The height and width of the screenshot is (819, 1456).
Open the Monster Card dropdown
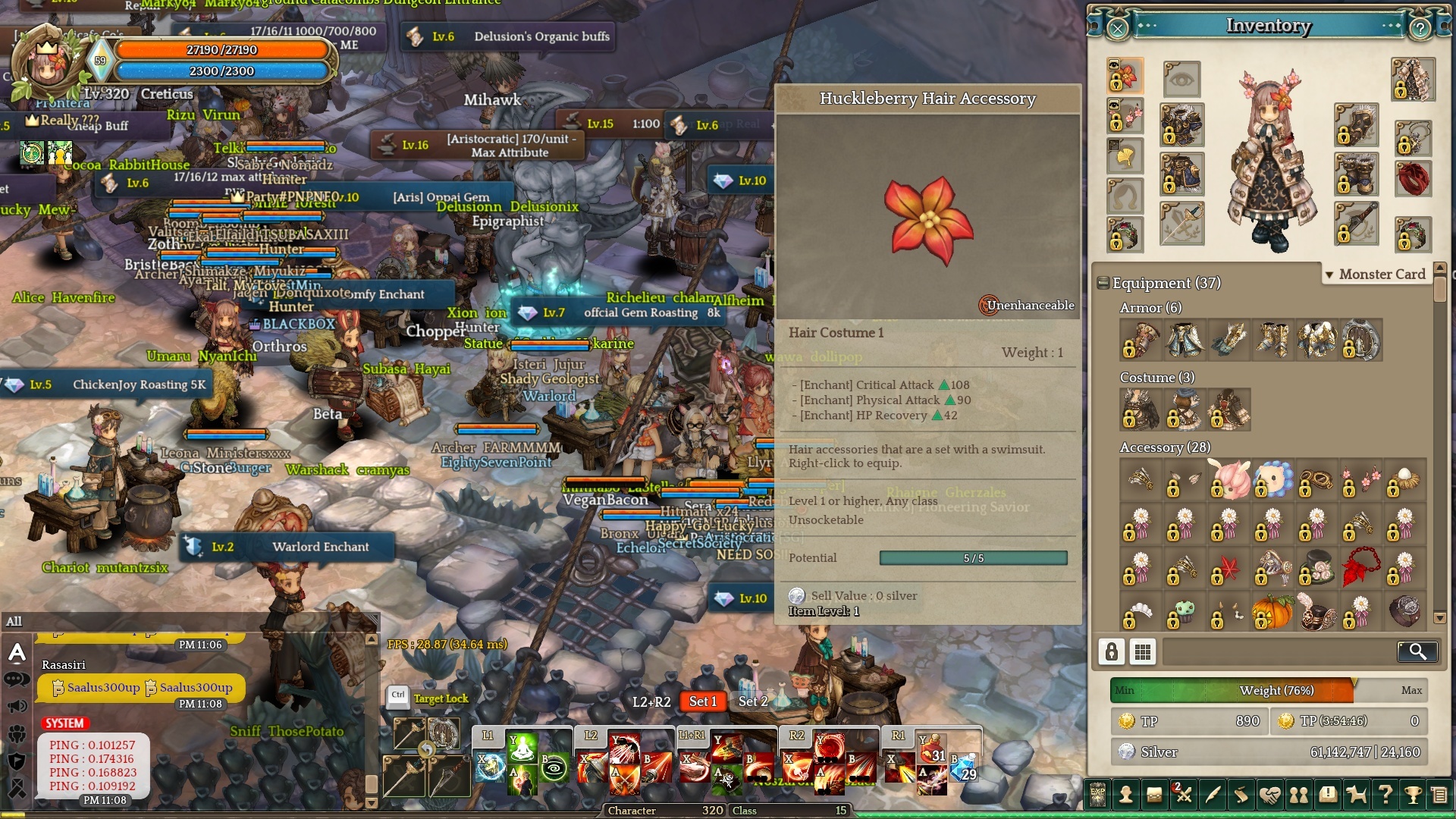pyautogui.click(x=1375, y=275)
